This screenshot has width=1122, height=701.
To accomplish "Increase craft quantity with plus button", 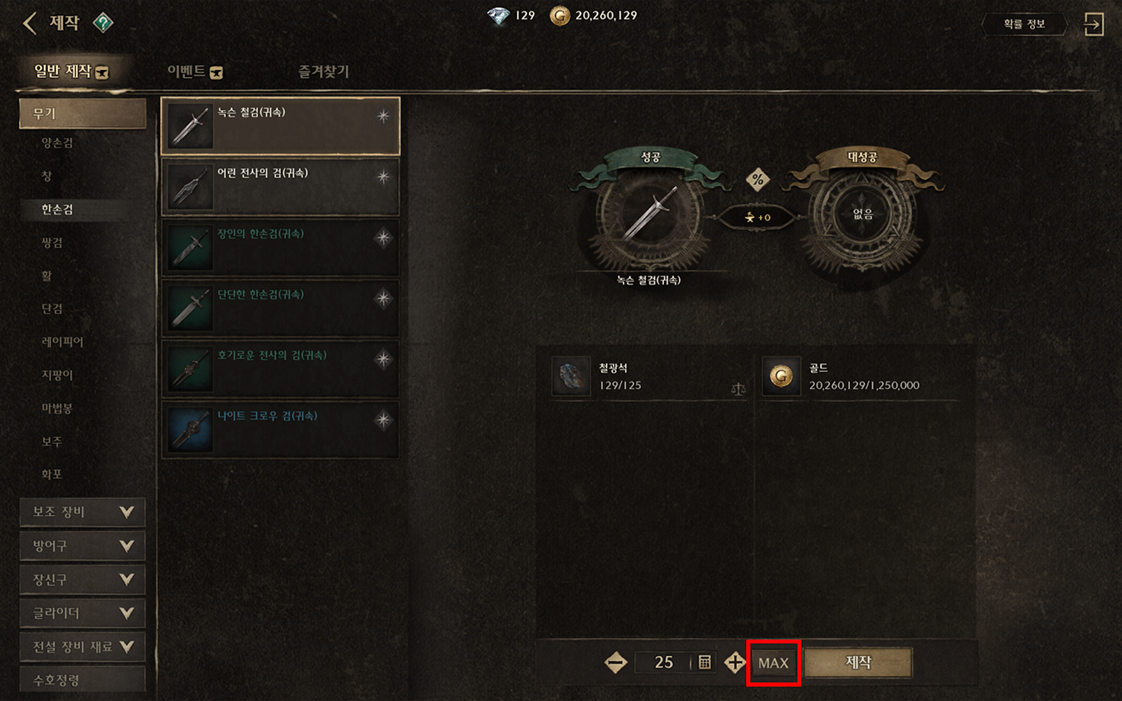I will [735, 662].
